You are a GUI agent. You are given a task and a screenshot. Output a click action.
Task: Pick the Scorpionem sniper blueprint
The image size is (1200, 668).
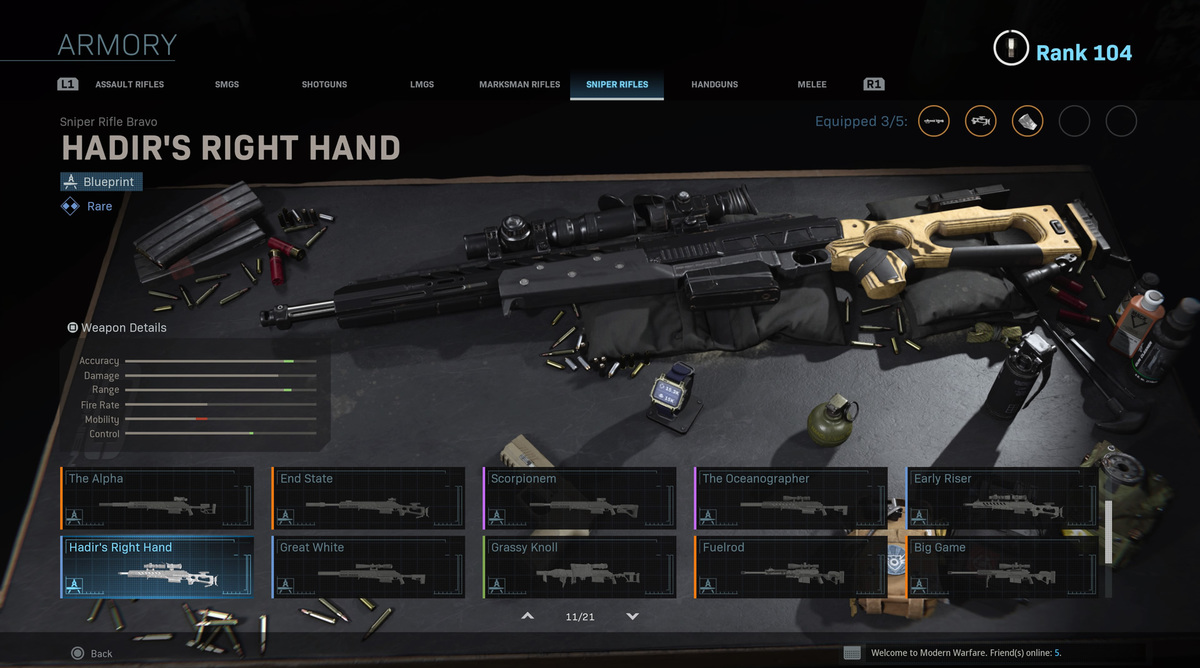[580, 498]
